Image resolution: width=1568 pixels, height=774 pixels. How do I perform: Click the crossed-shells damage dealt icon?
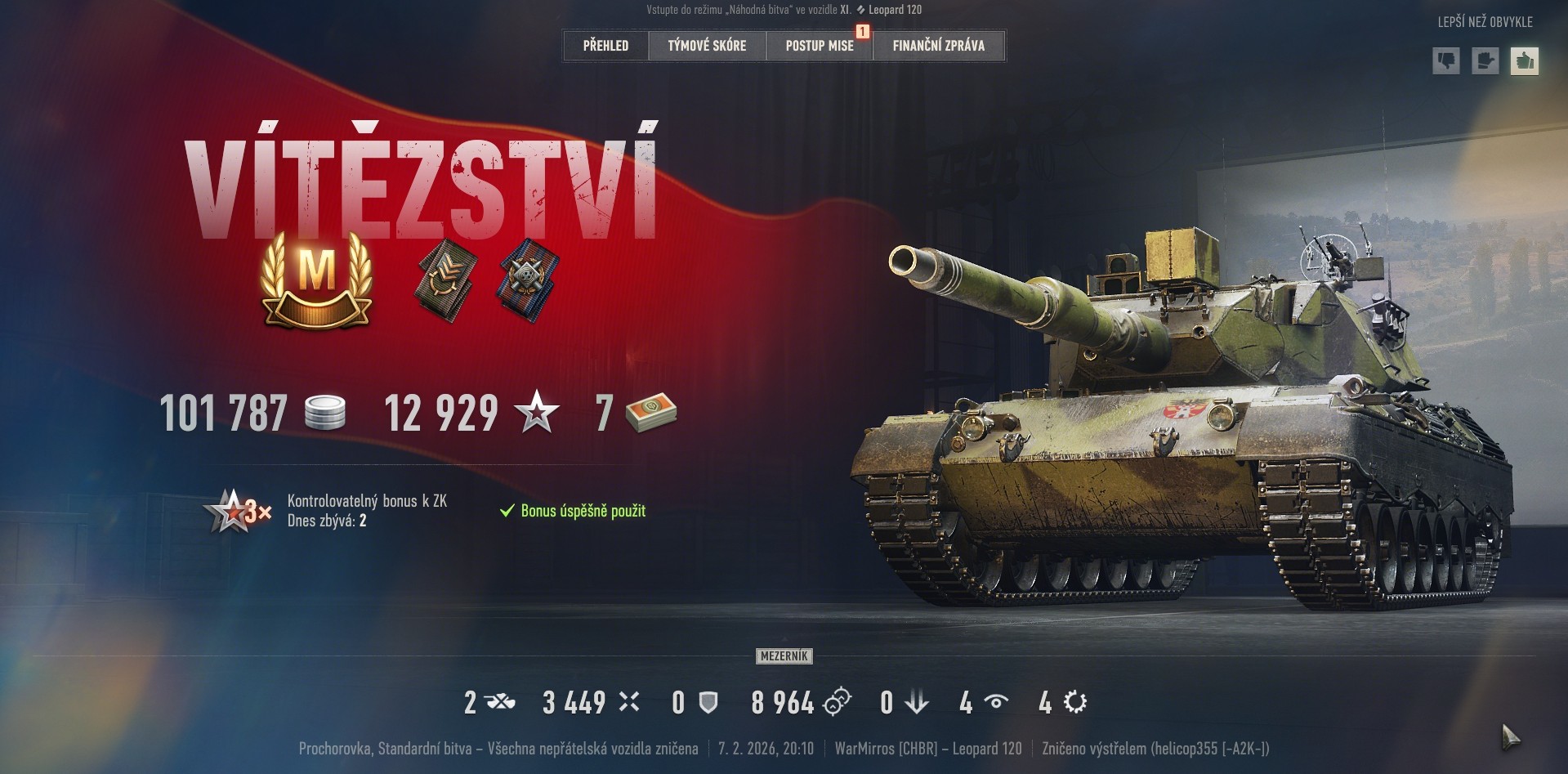(x=628, y=702)
